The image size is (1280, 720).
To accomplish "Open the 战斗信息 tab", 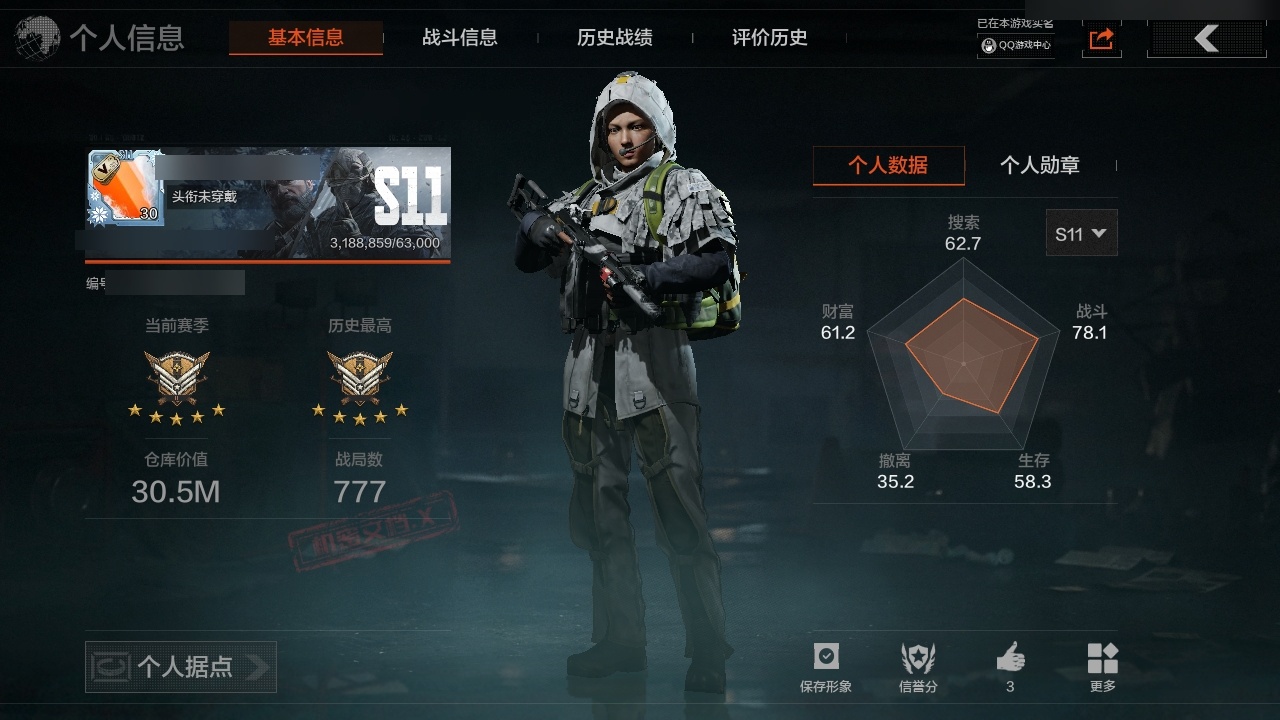I will pyautogui.click(x=460, y=38).
